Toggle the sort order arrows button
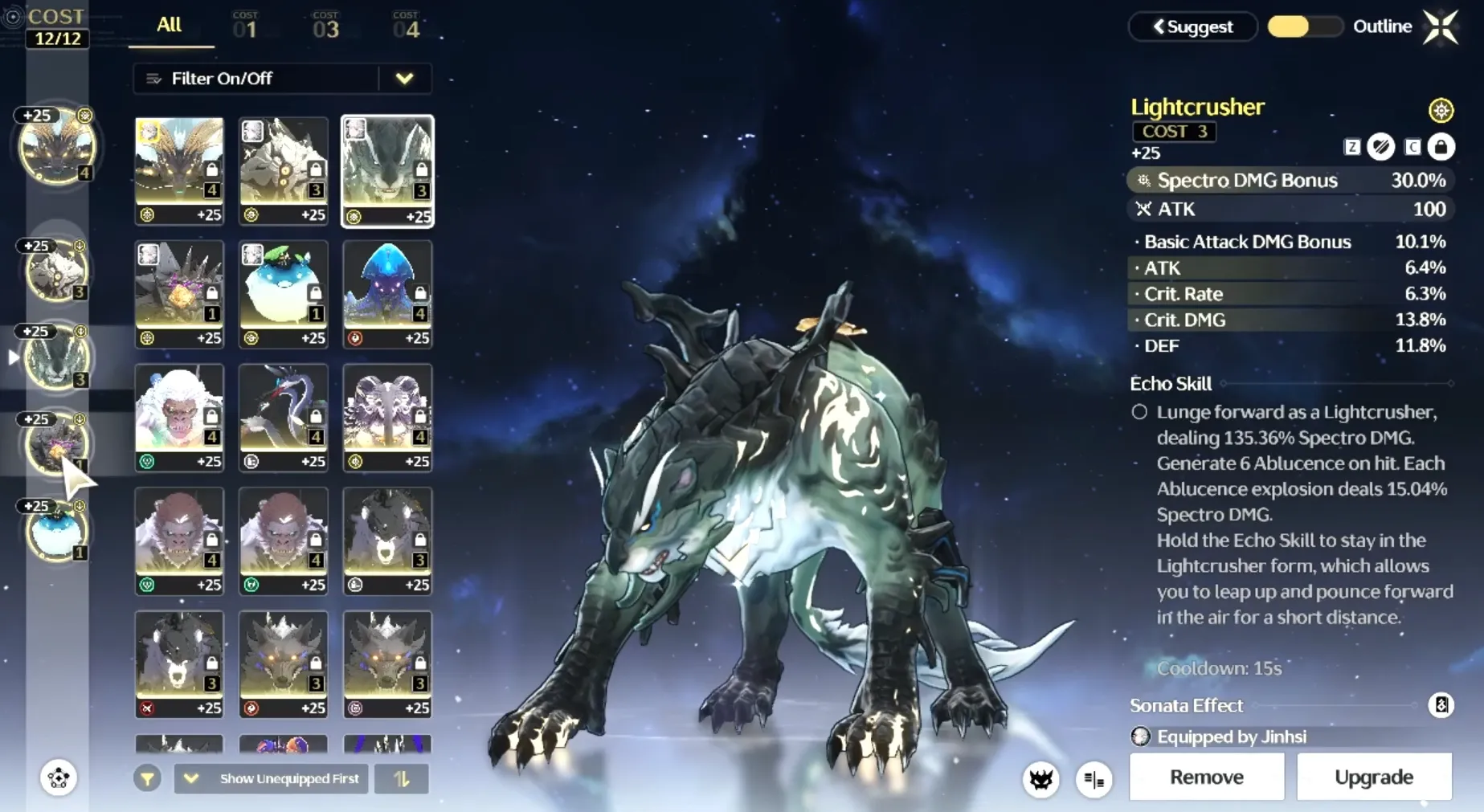 coord(401,778)
